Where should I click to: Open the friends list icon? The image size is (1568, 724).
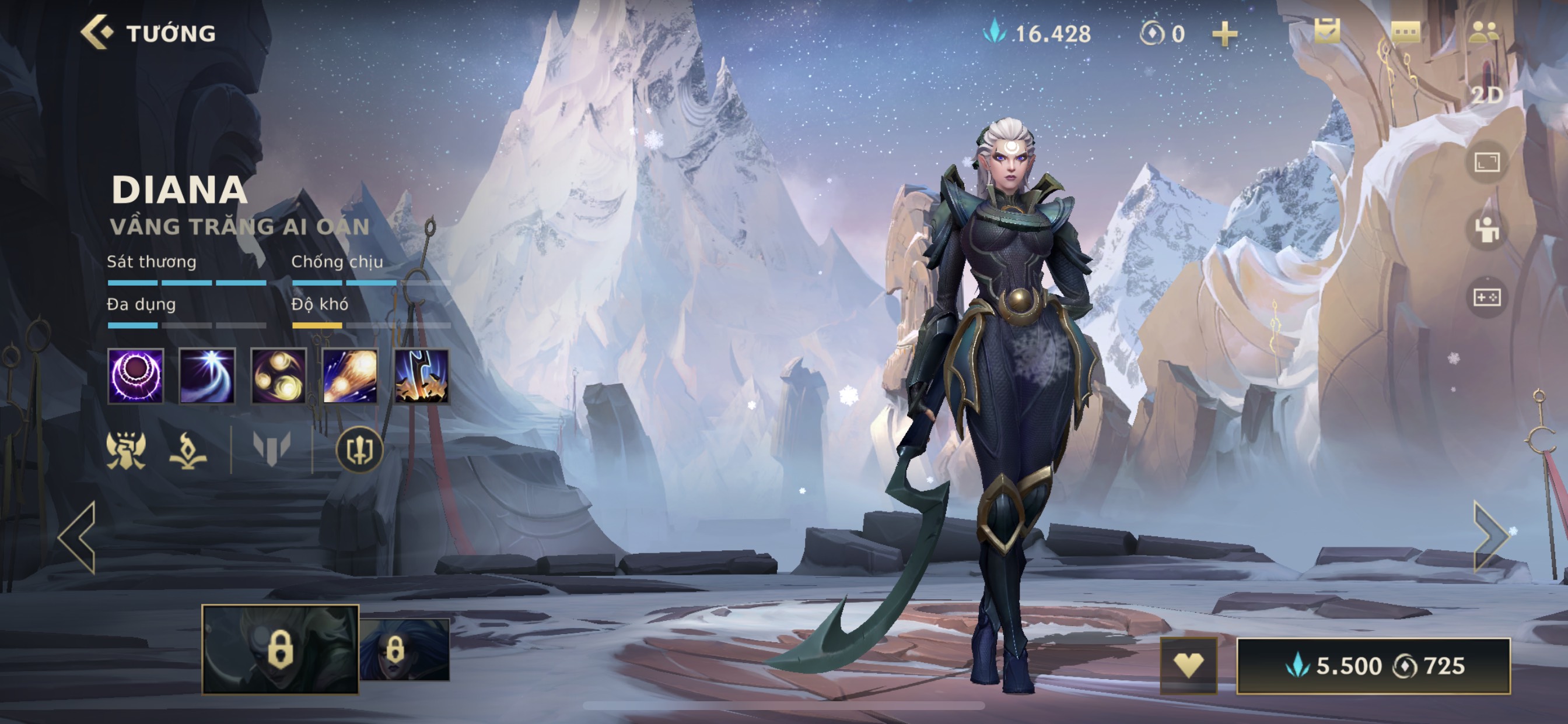tap(1486, 31)
